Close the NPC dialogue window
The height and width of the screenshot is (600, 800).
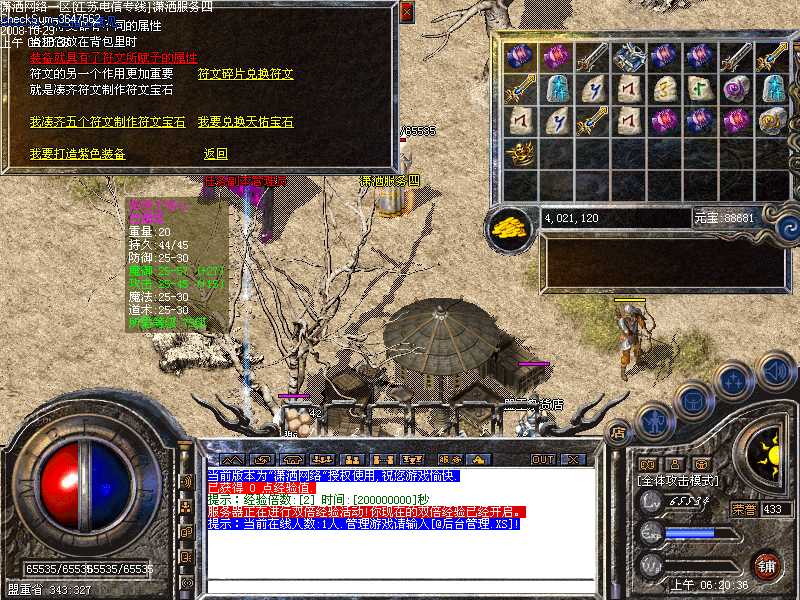406,12
